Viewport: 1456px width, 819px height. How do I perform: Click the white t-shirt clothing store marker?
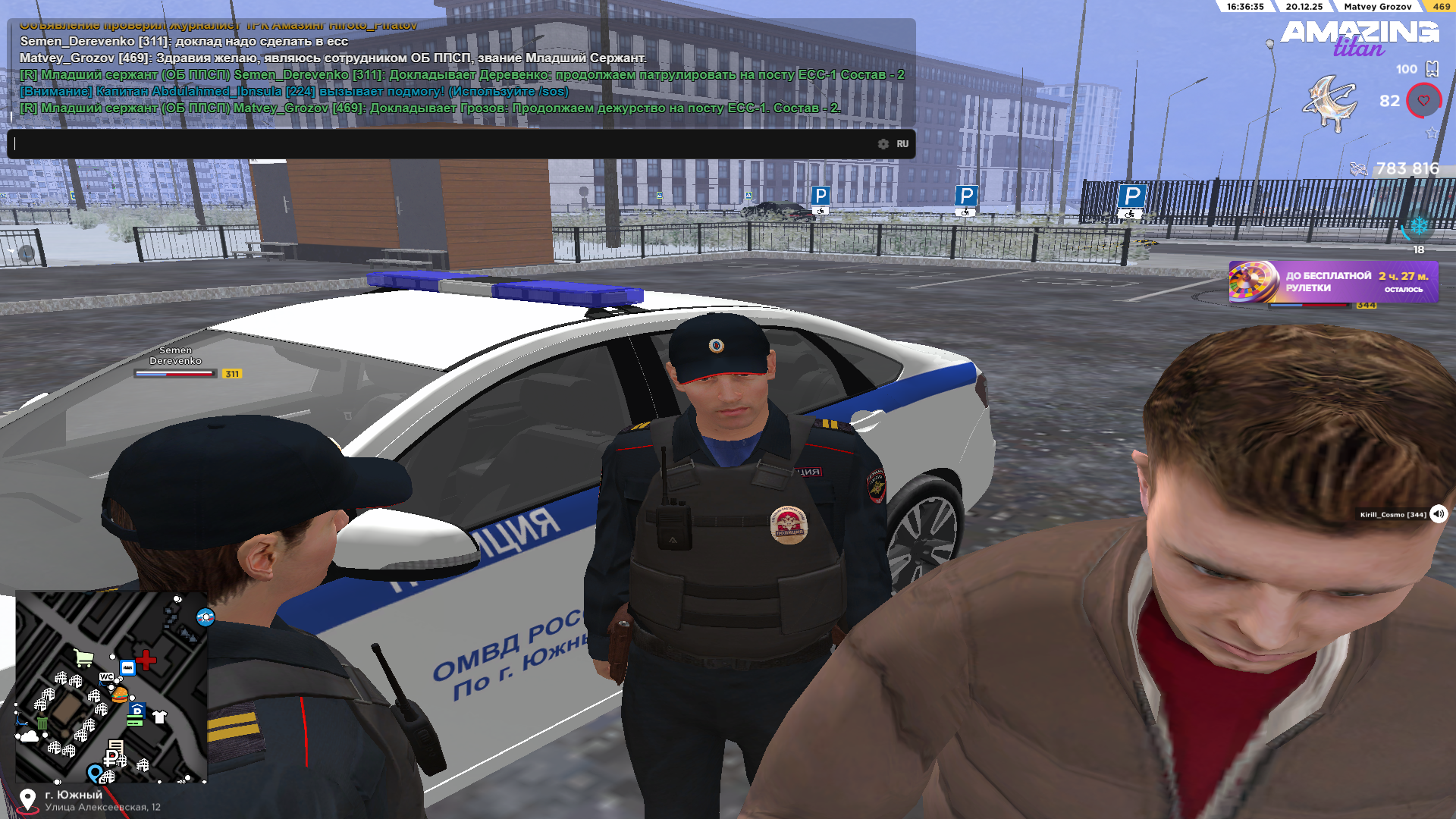159,717
